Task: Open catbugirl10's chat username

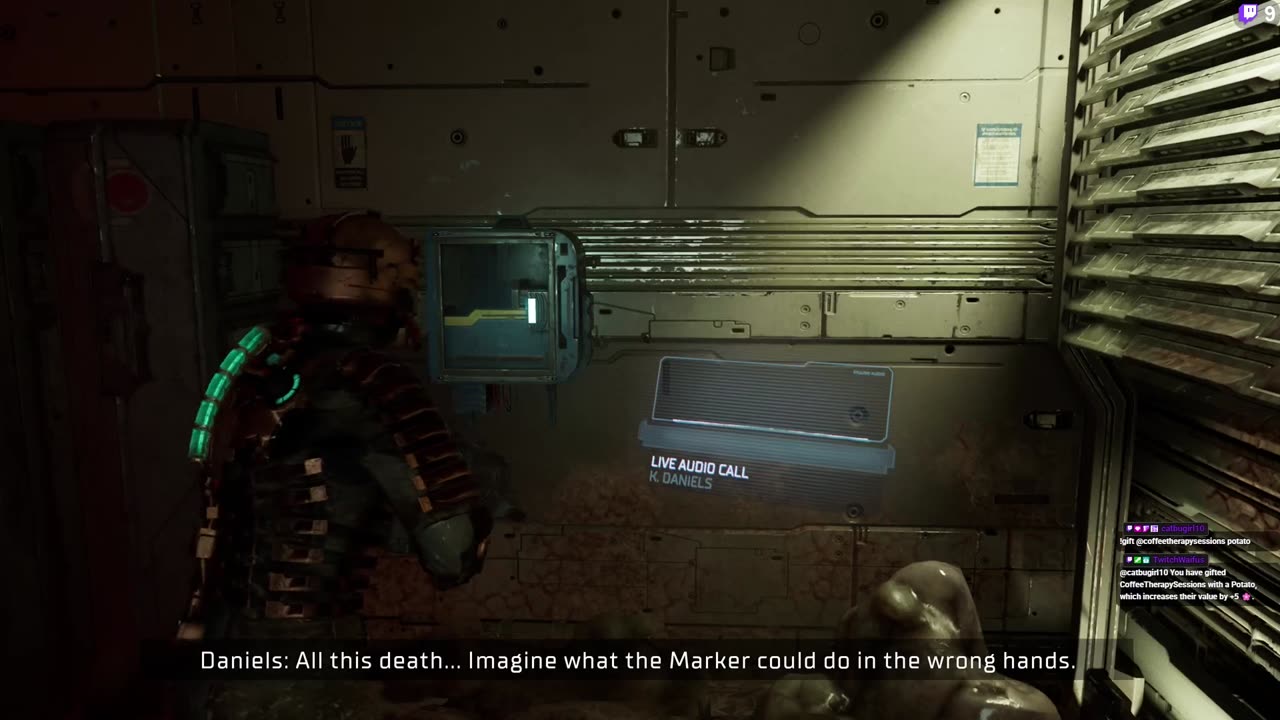Action: click(x=1184, y=528)
